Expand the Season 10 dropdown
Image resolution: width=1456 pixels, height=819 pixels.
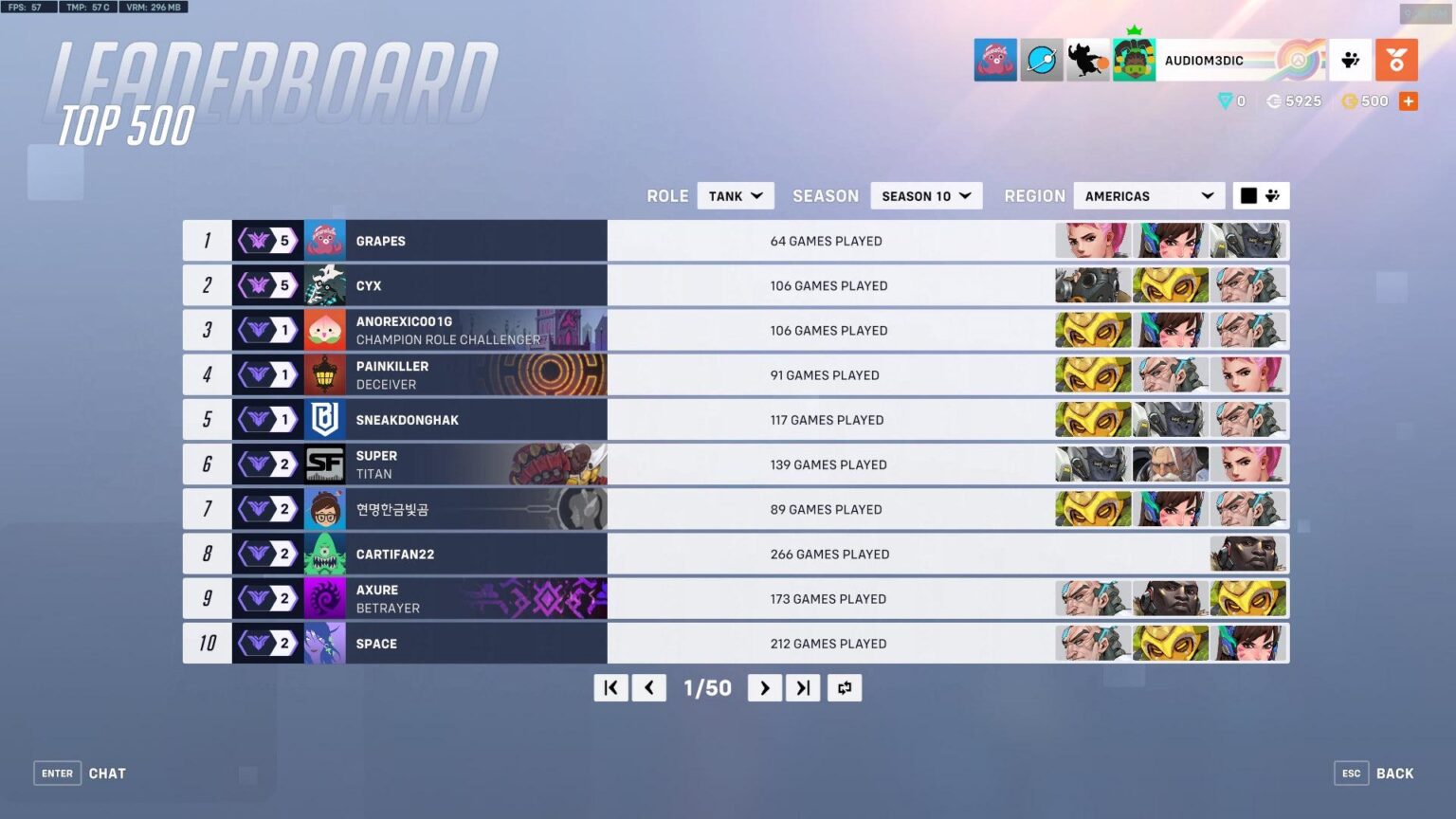pyautogui.click(x=925, y=195)
